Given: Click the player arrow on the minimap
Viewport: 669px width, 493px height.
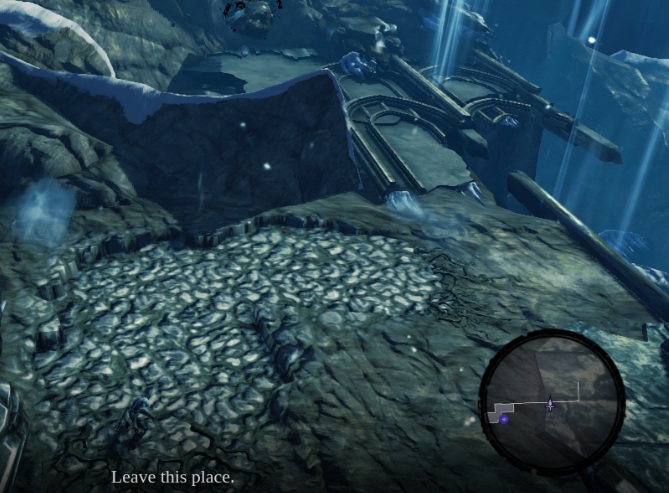Looking at the screenshot, I should [550, 404].
